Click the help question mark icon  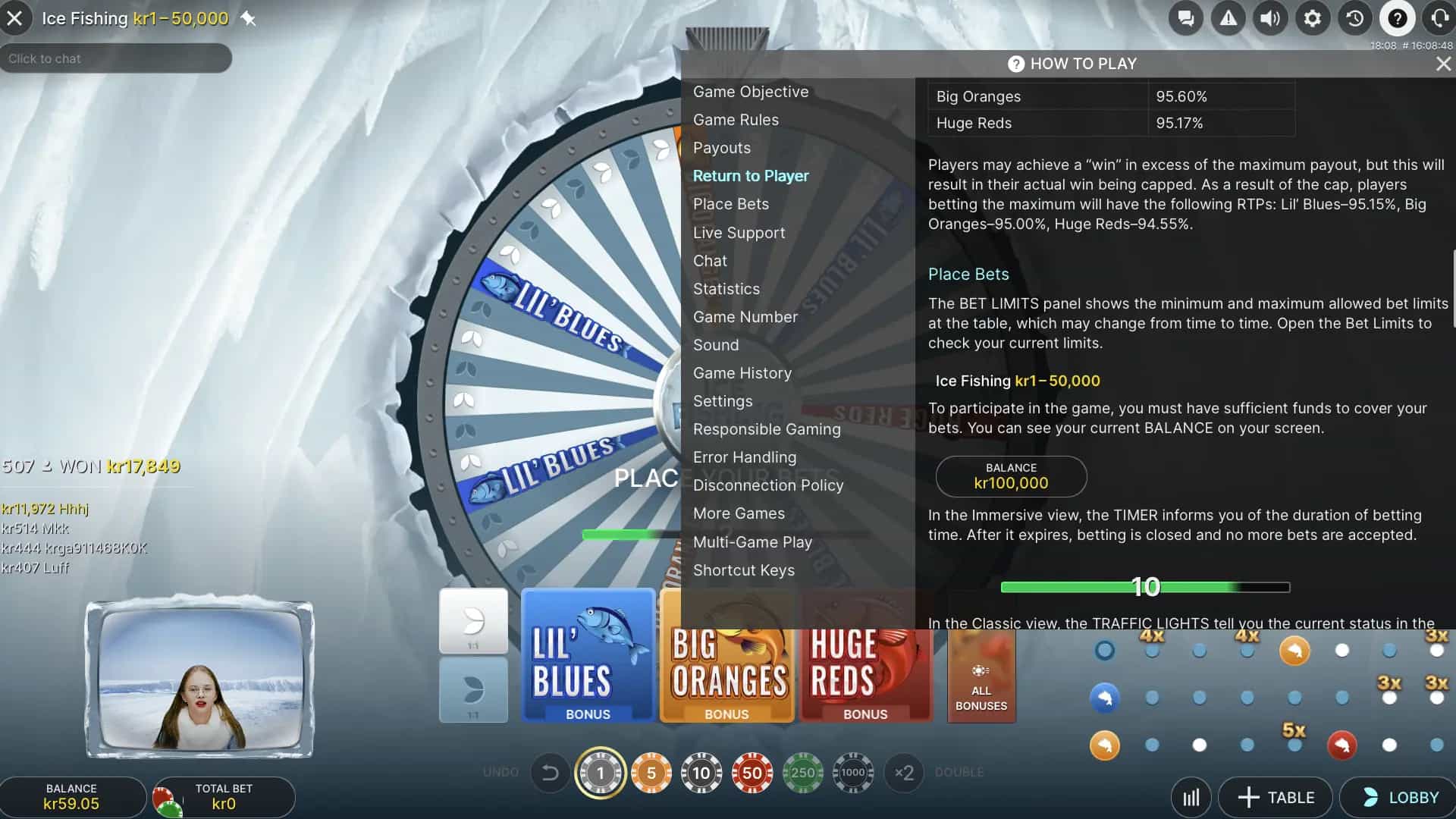[x=1397, y=18]
